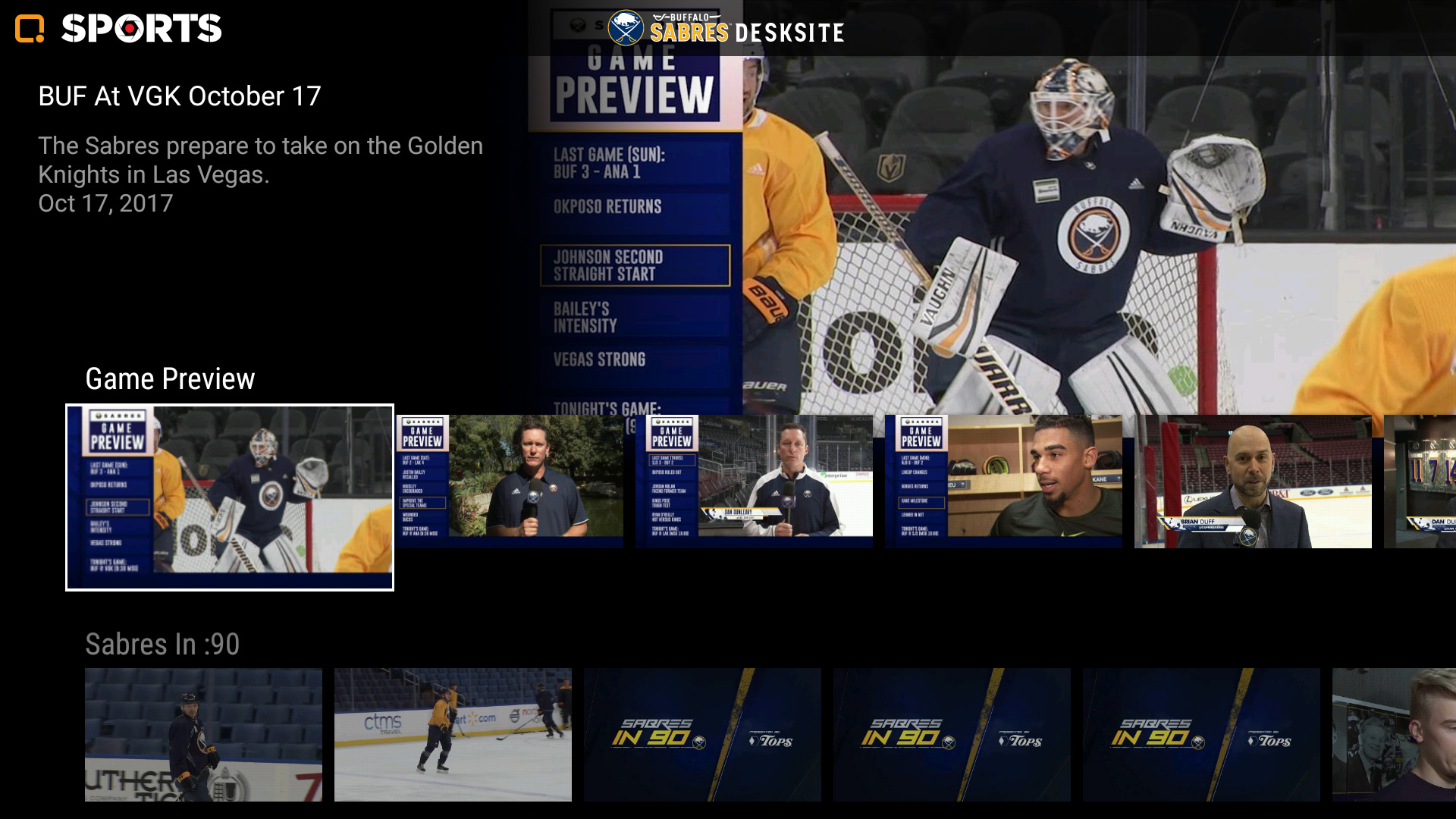This screenshot has height=819, width=1456.
Task: Click the BUF At VGK October 17 title
Action: [x=180, y=96]
